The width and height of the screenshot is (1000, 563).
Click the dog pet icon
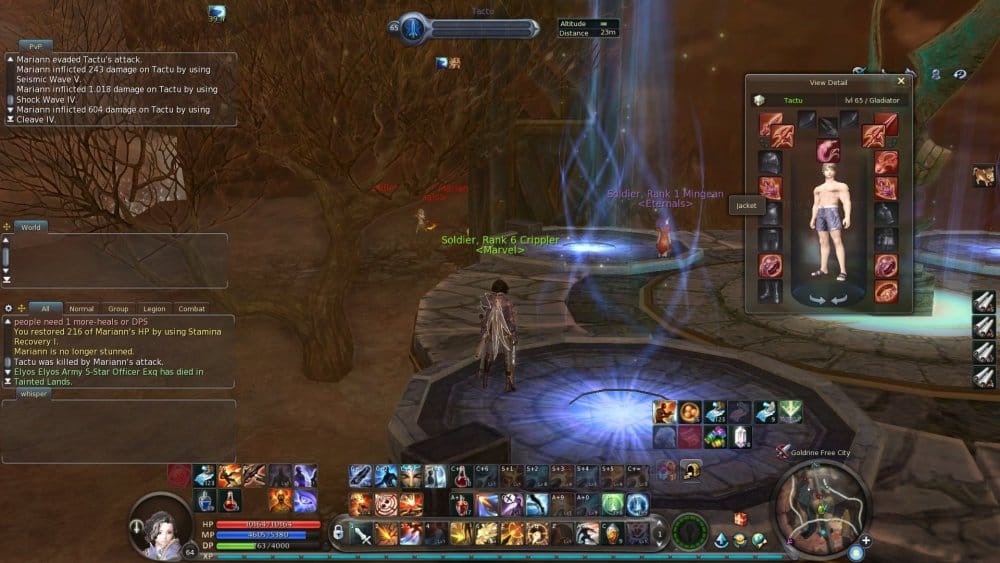click(x=982, y=177)
